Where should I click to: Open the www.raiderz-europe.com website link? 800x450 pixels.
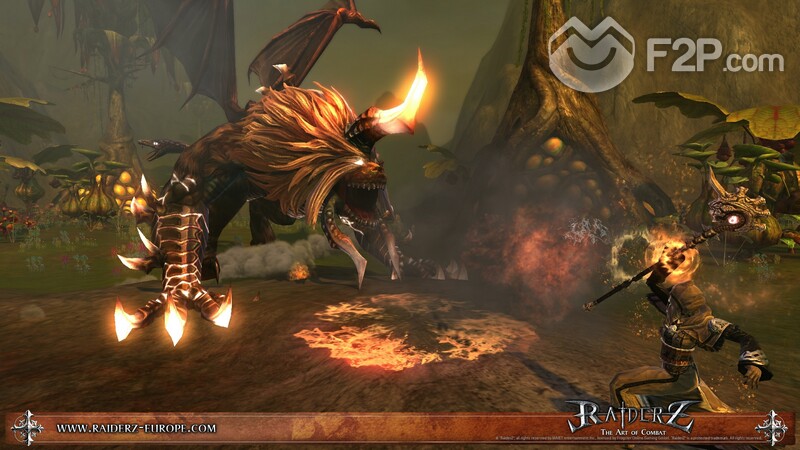(136, 427)
